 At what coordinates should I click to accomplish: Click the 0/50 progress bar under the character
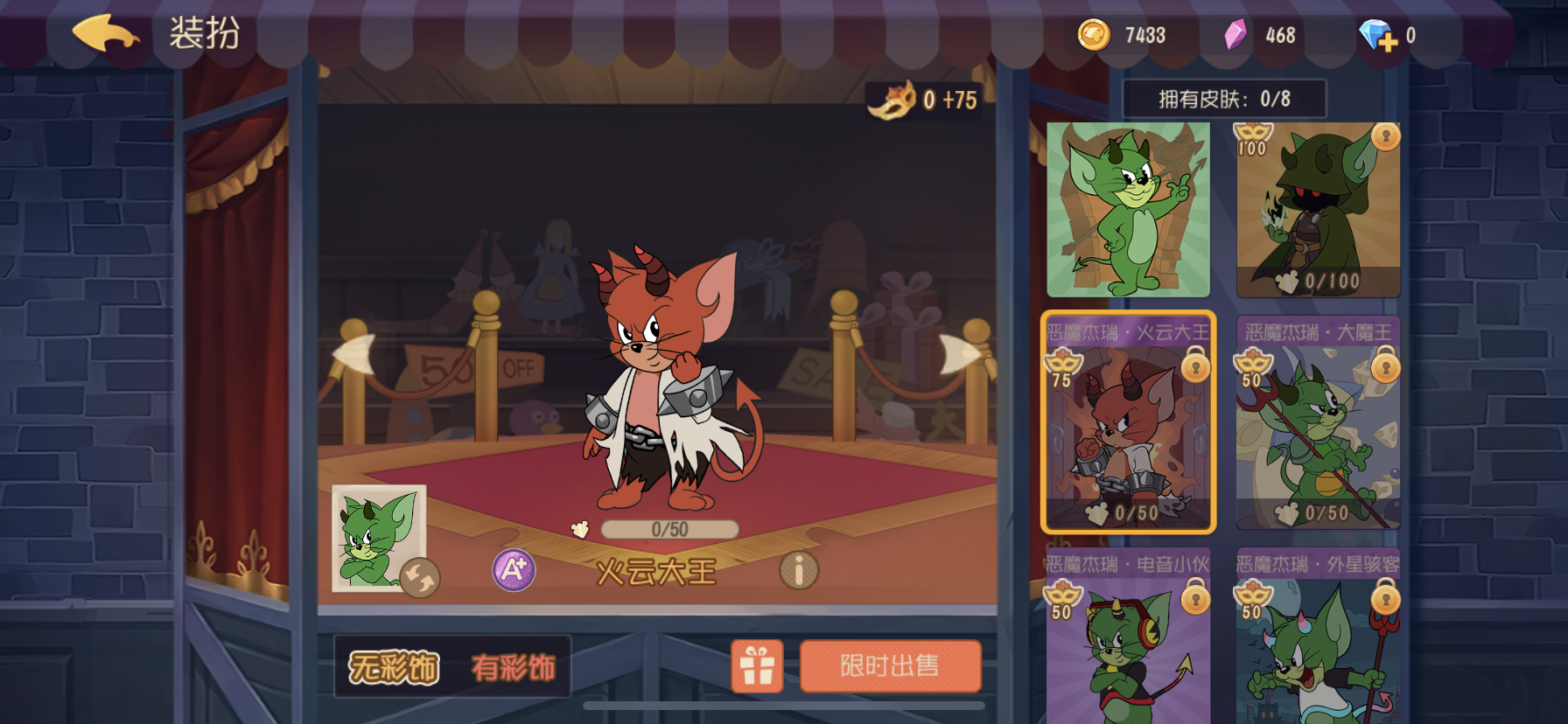tap(668, 529)
